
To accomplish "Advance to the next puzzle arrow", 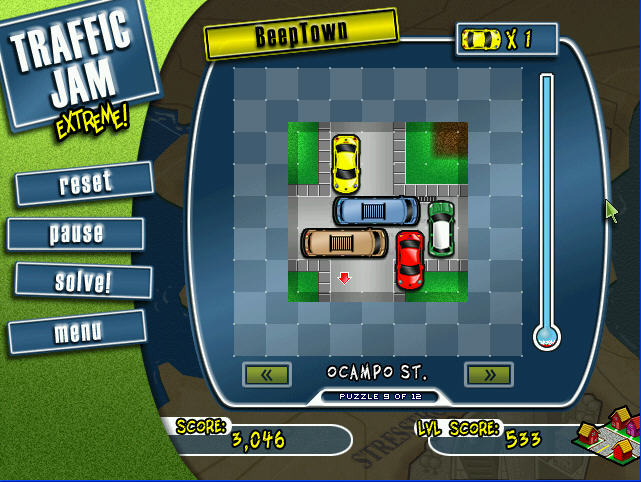I will click(489, 375).
